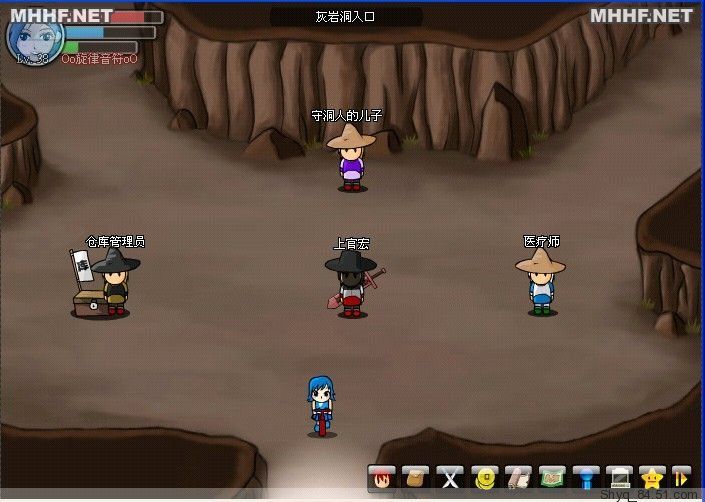Open the red-haired character menu icon
705x502 pixels.
click(382, 478)
